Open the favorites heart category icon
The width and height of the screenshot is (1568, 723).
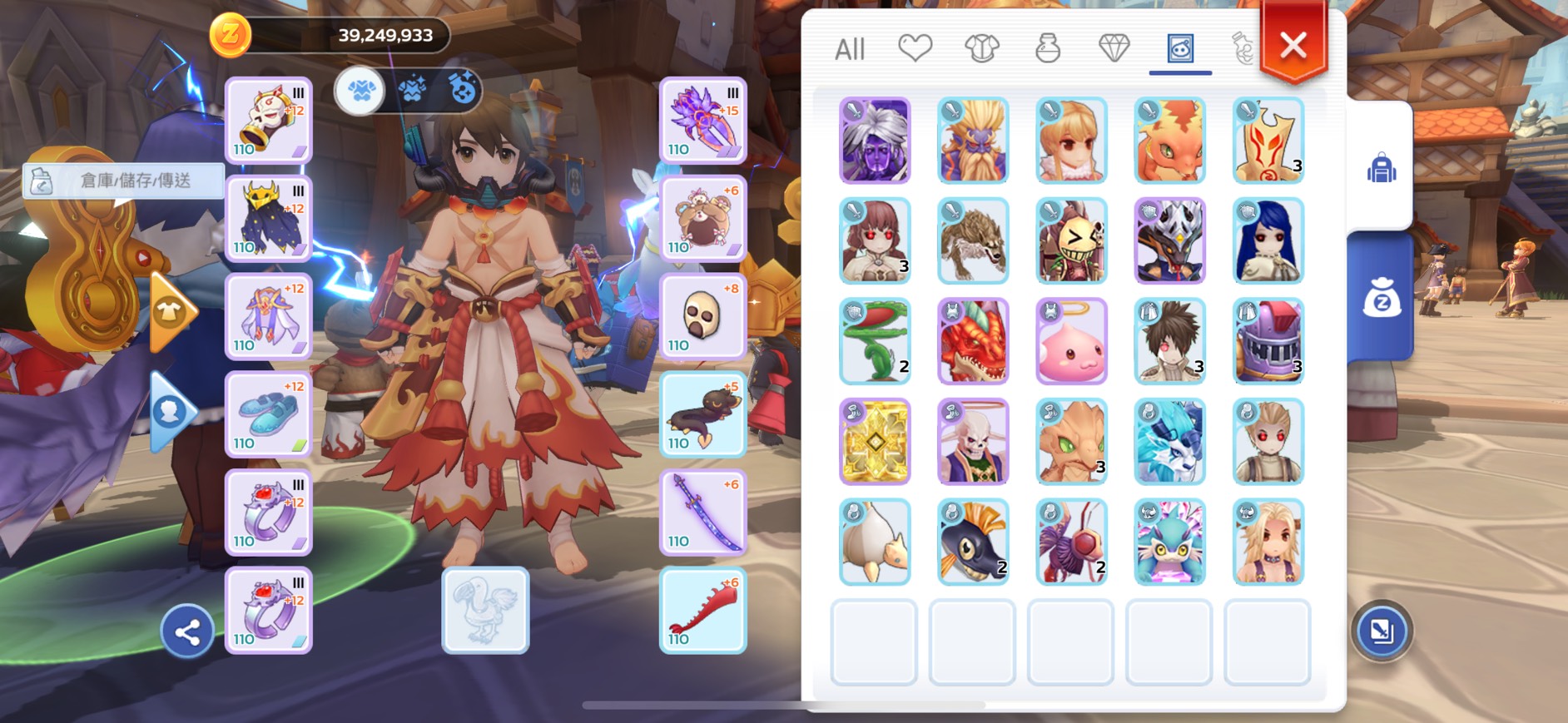915,48
